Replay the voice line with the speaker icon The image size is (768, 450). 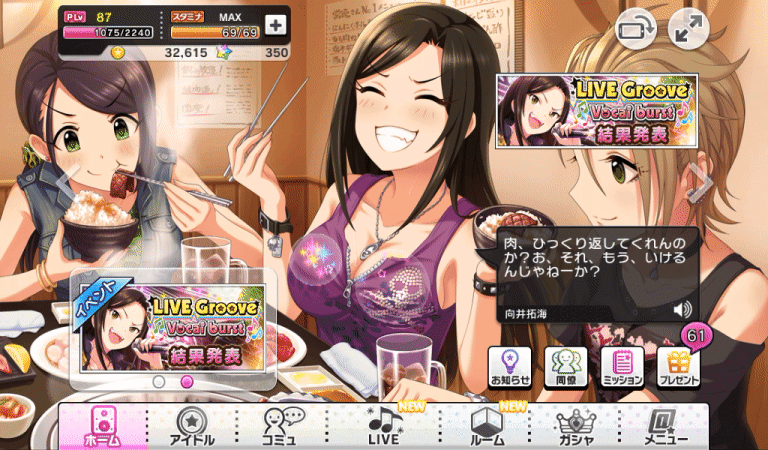click(684, 309)
